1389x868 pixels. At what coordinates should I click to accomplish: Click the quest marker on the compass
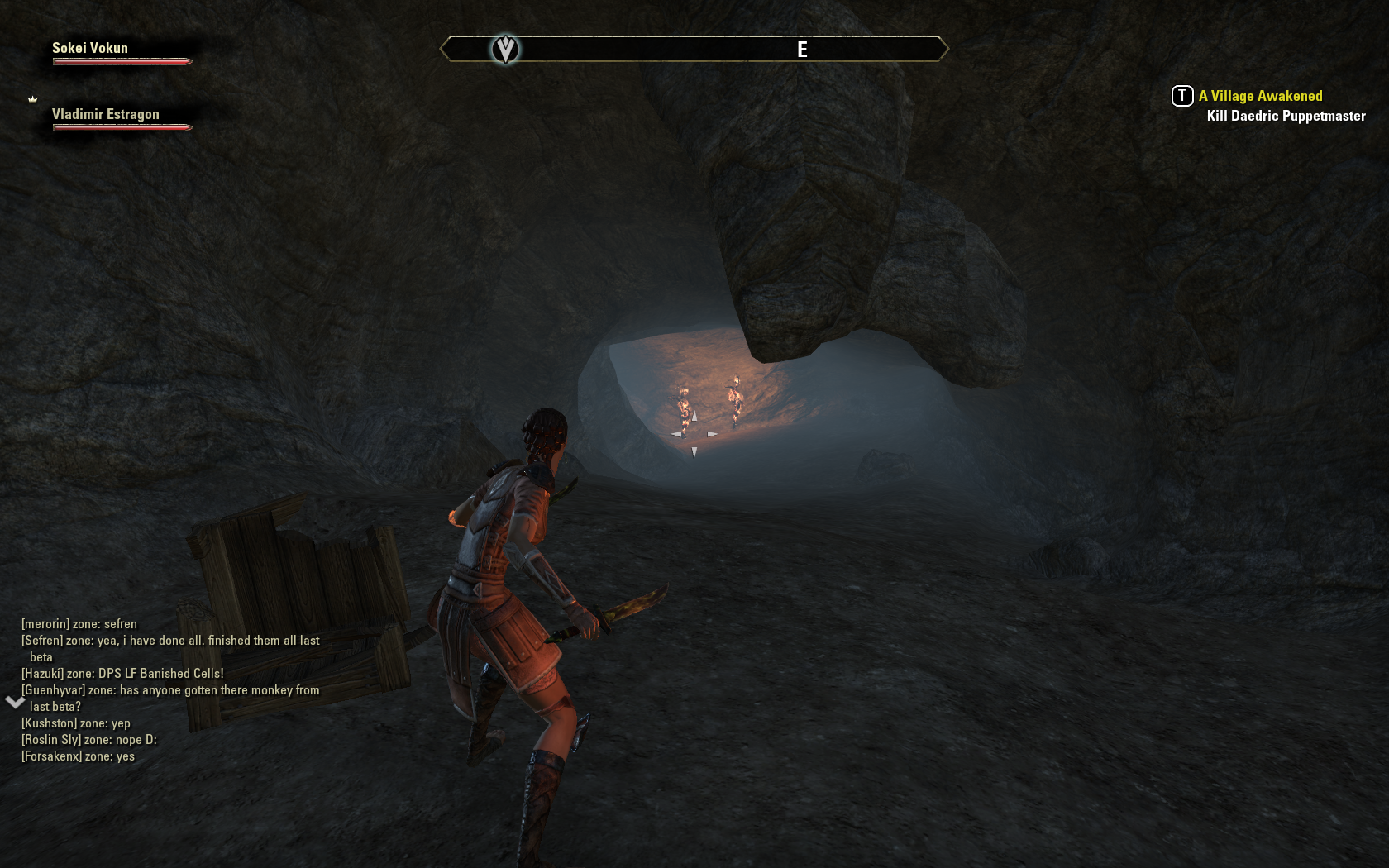pyautogui.click(x=505, y=50)
